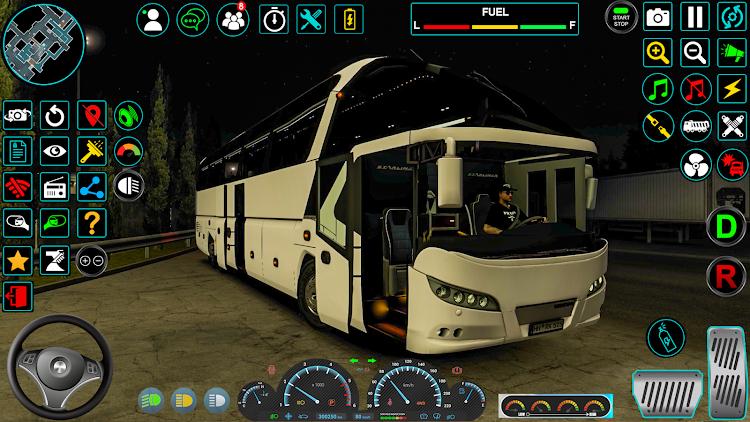Mute music with the crossed red note

[x=695, y=89]
